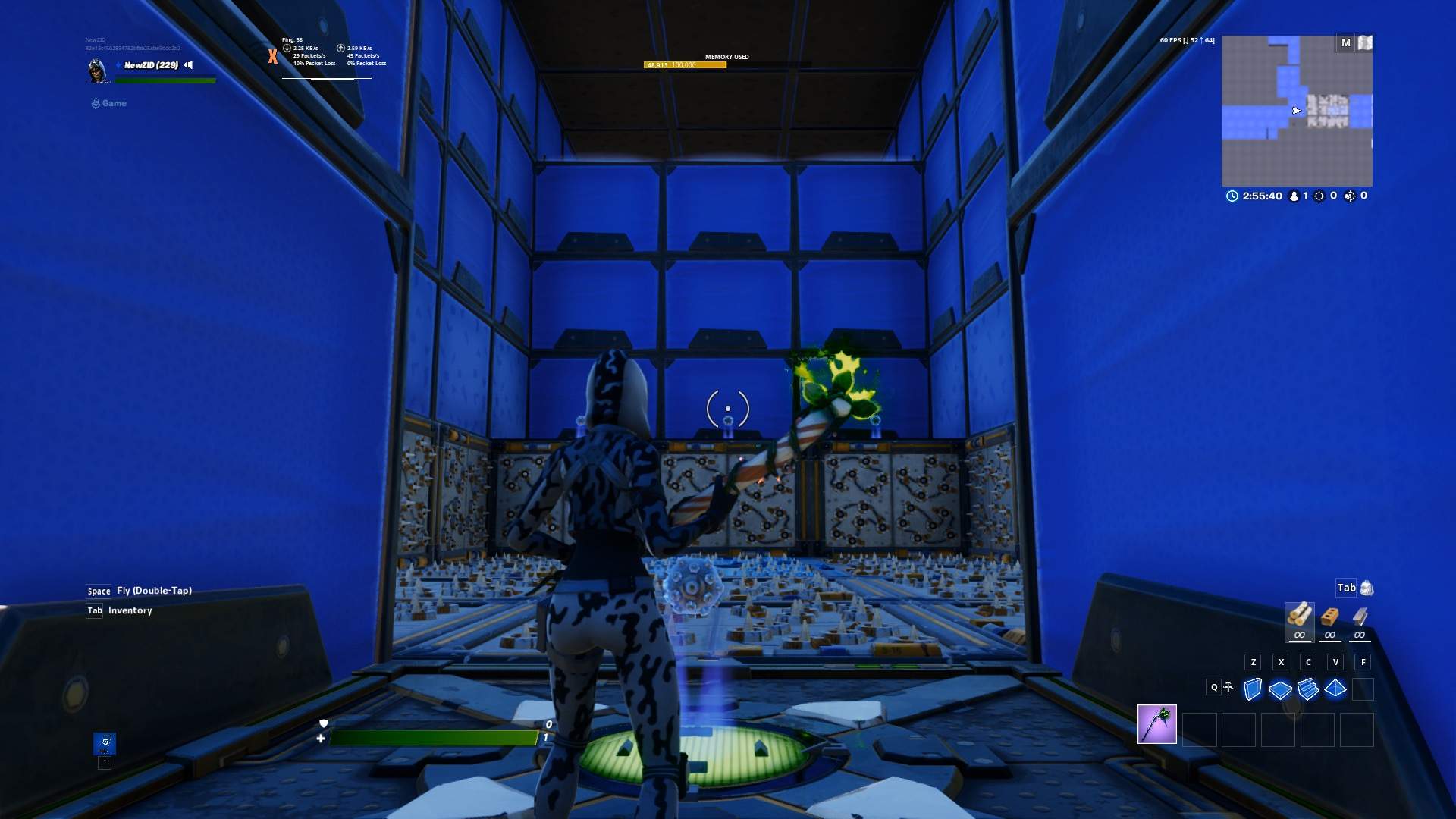Select the stairs building piece
Screen dimensions: 1456x819
[1307, 688]
